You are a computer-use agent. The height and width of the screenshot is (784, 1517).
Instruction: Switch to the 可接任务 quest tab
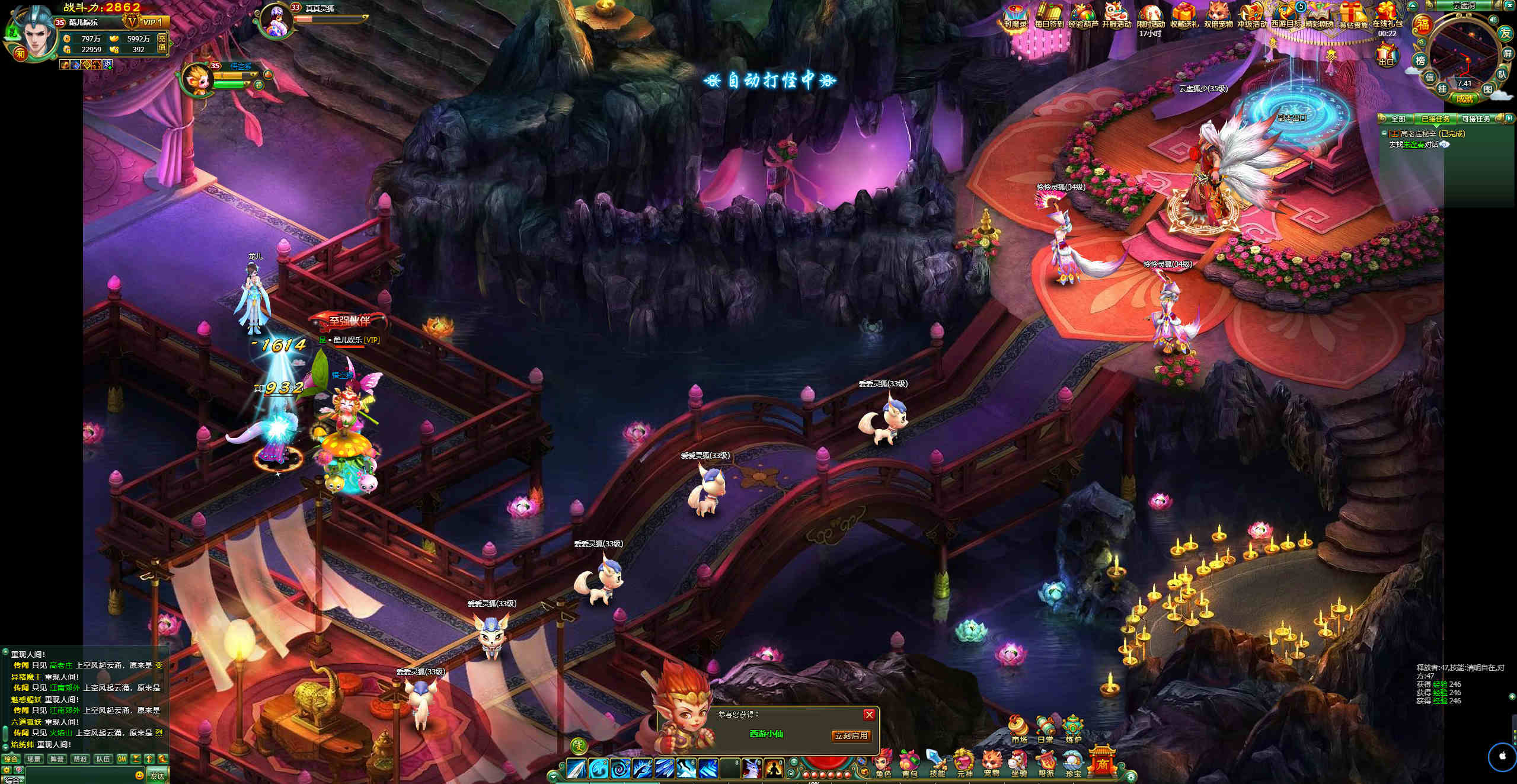coord(1476,119)
